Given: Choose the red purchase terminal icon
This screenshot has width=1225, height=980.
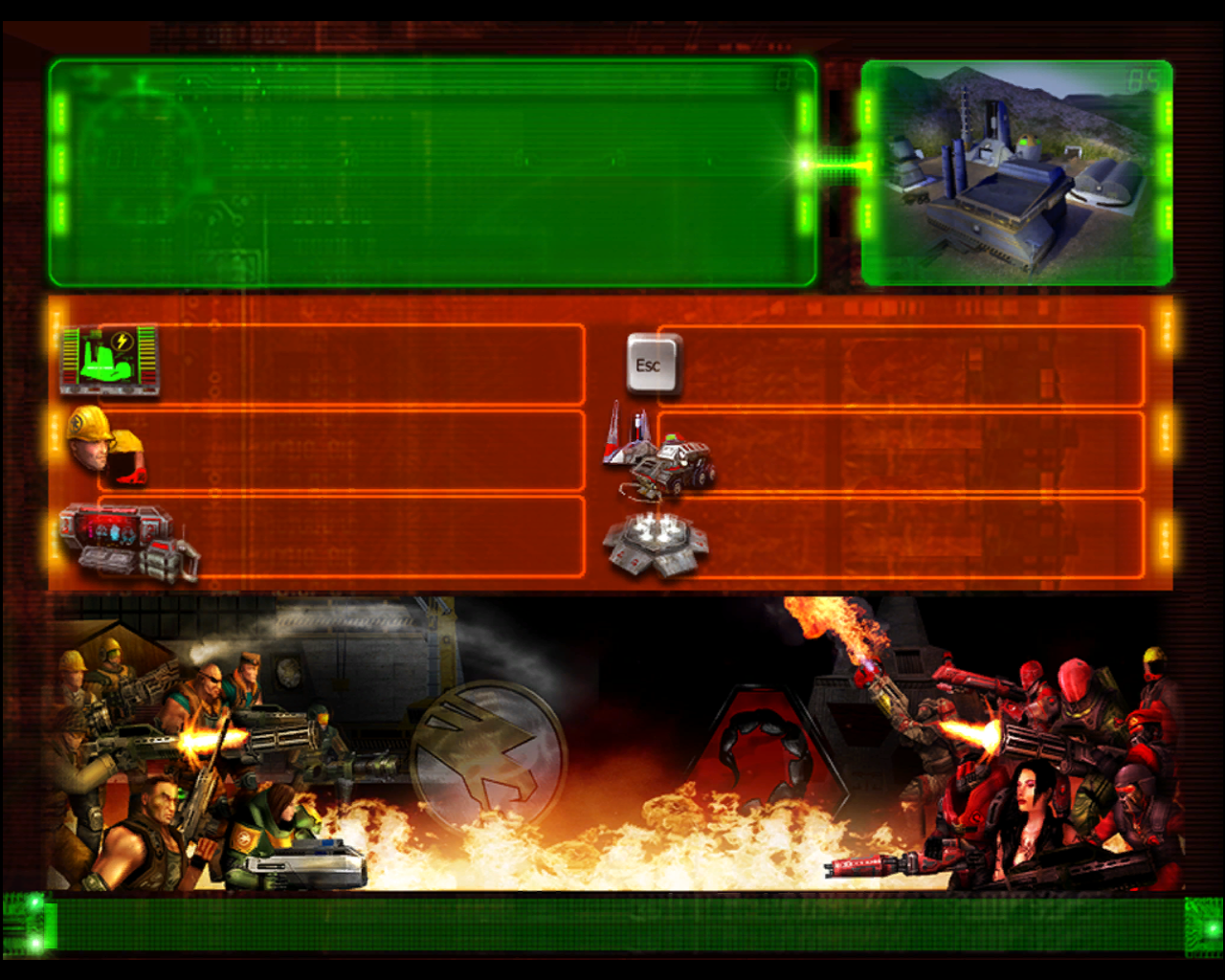Looking at the screenshot, I should [129, 543].
